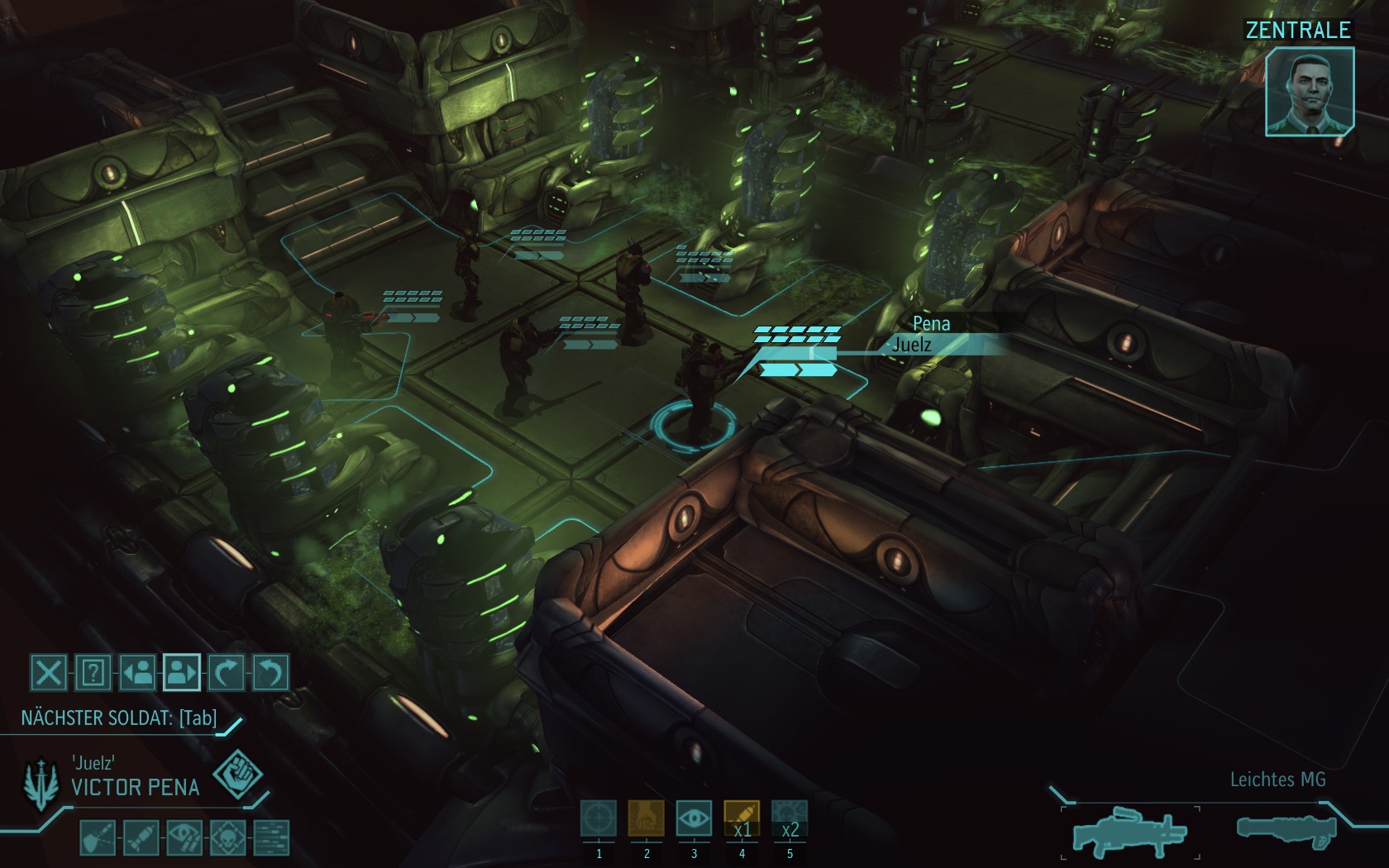Select the previous soldier button
This screenshot has height=868, width=1389.
pos(137,672)
